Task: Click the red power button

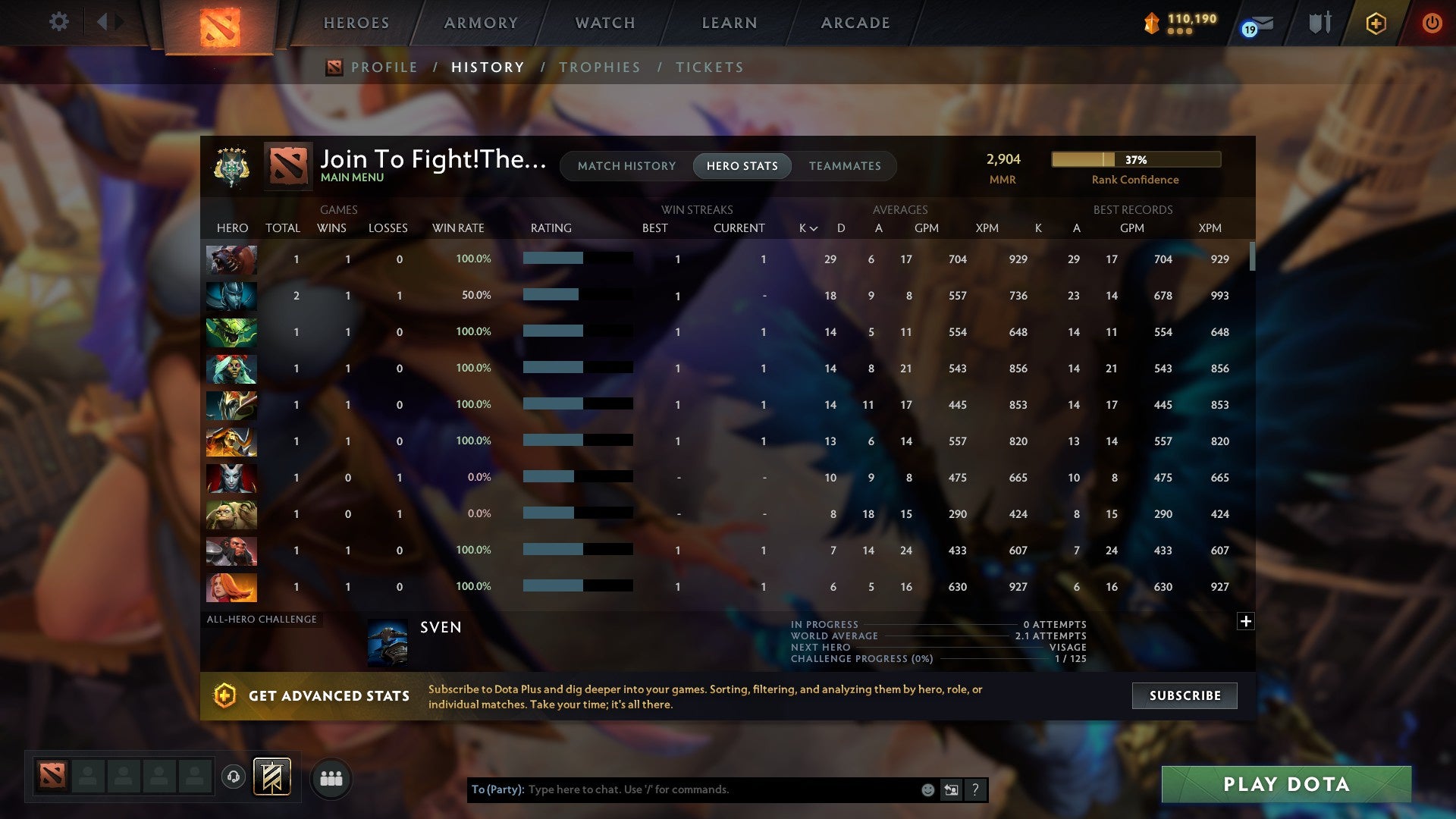Action: 1432,24
